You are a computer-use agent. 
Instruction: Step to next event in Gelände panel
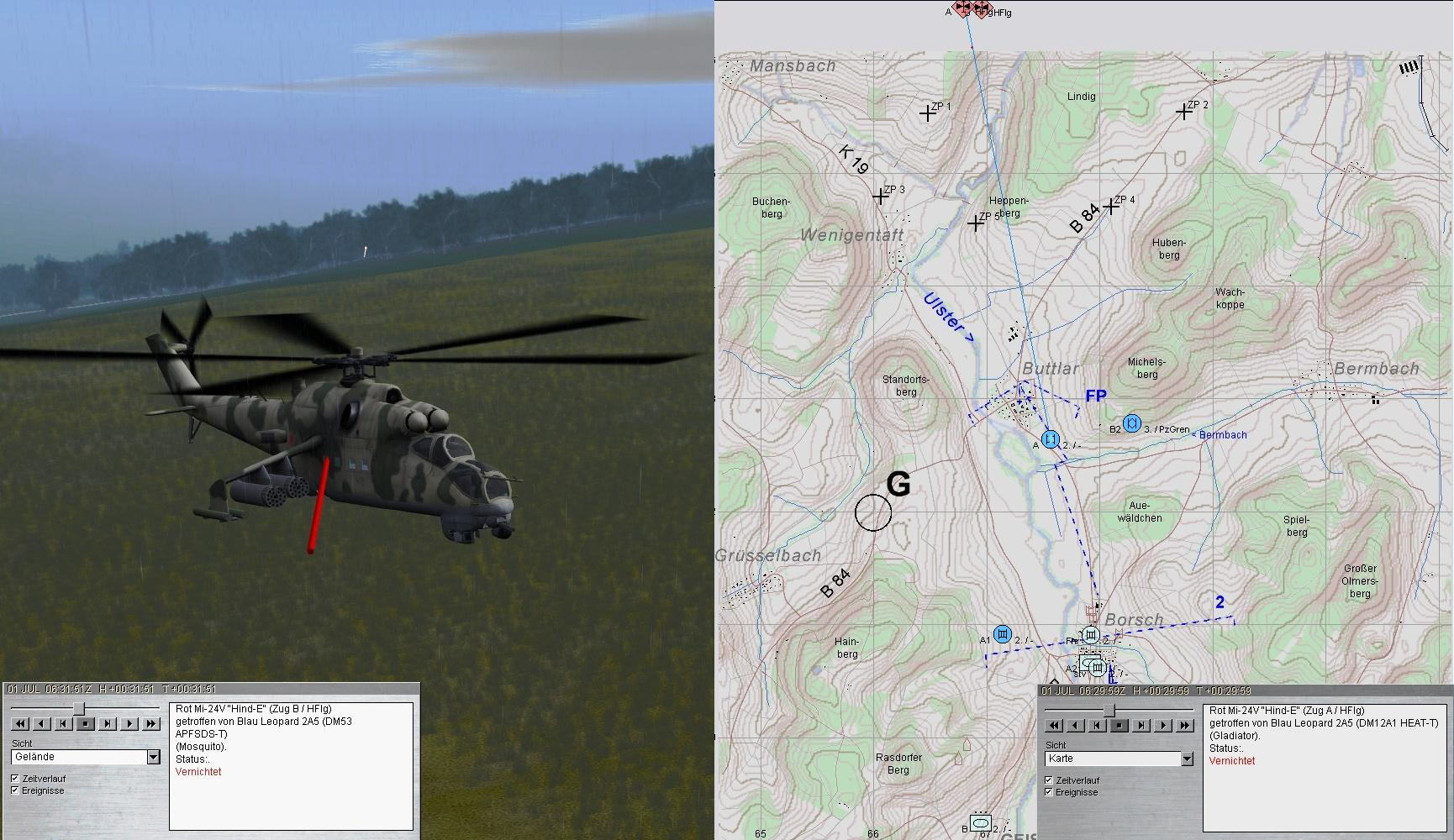click(x=107, y=723)
